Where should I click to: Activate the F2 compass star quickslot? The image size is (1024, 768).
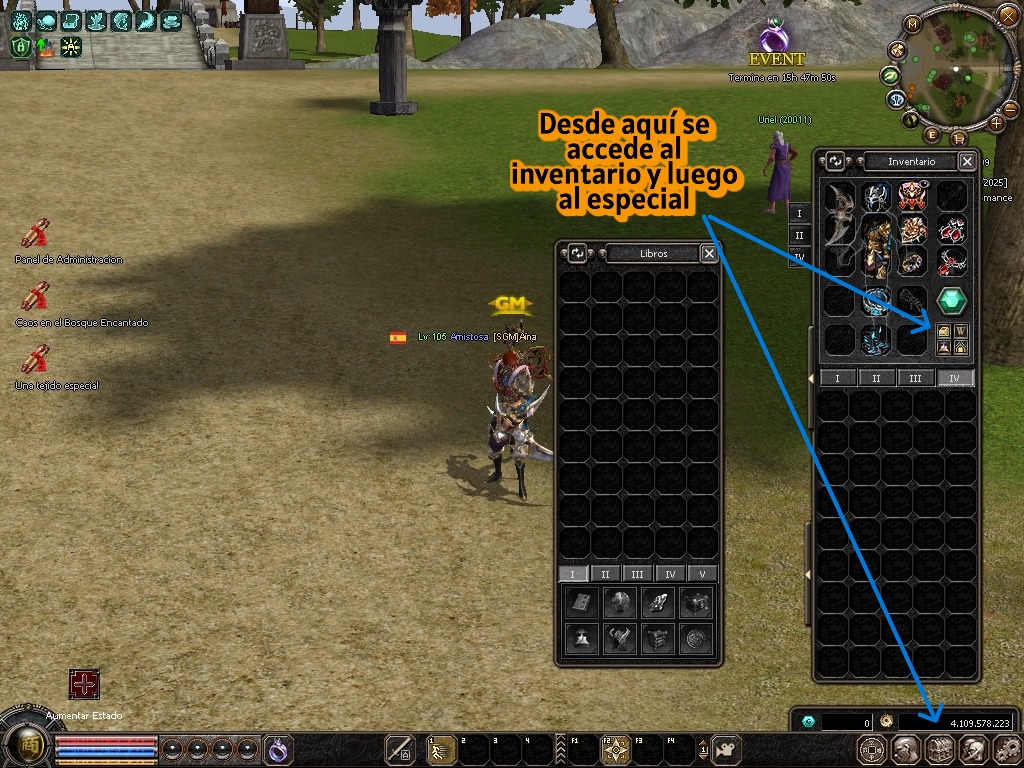tap(614, 749)
